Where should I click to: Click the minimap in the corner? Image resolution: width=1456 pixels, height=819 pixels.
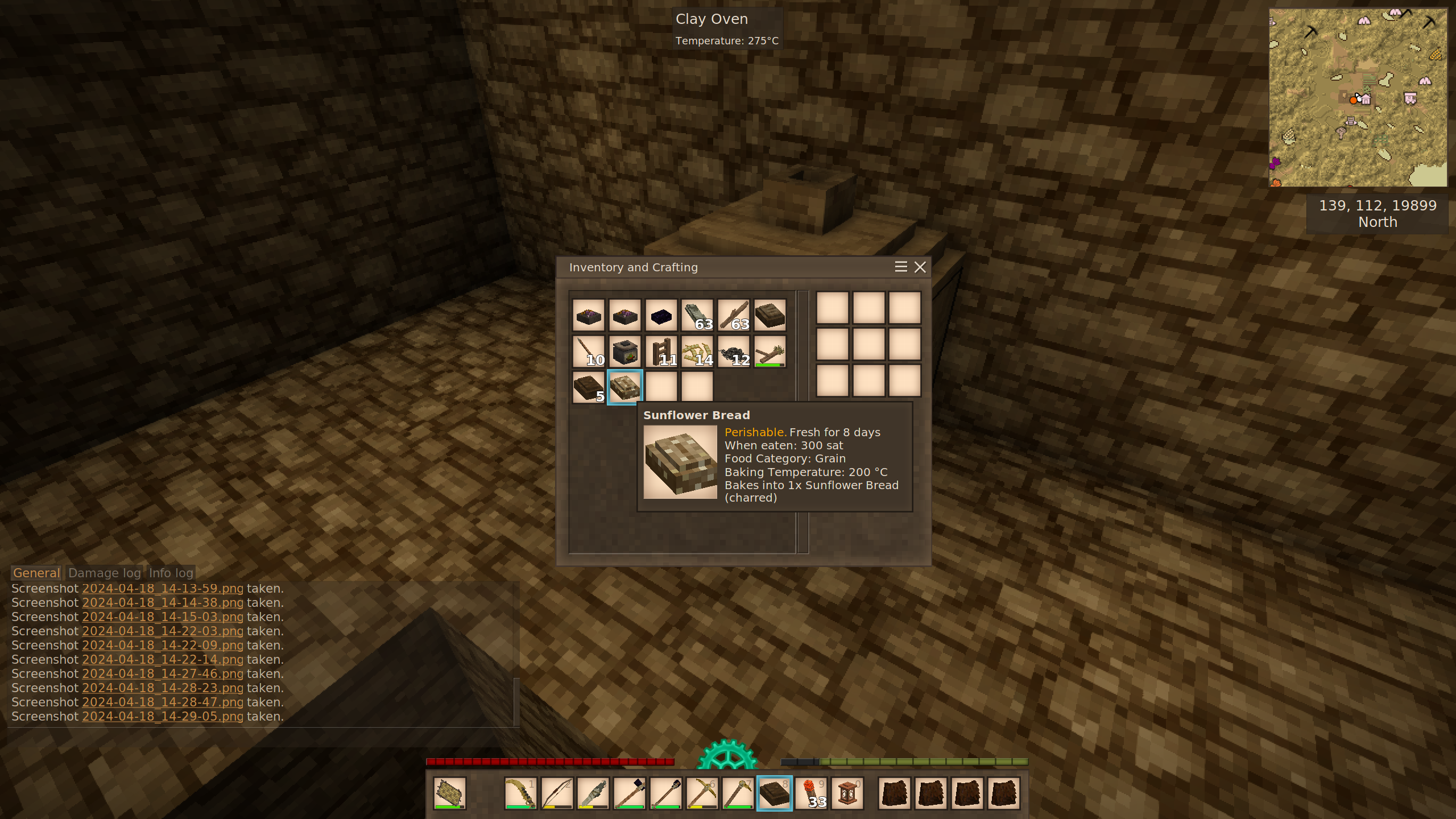pos(1358,97)
